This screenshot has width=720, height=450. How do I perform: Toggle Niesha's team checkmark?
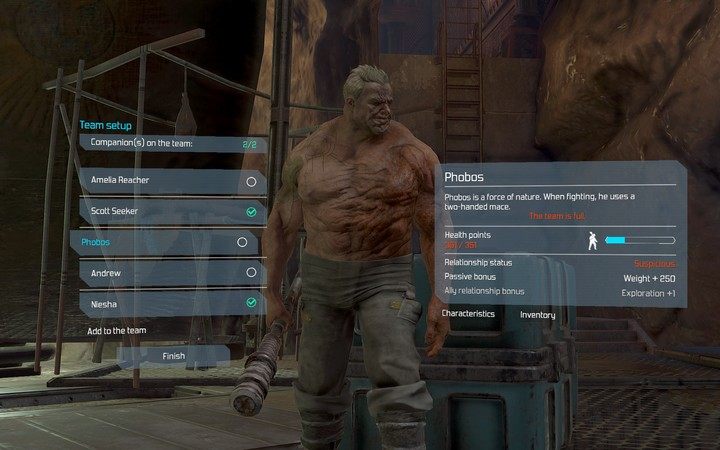251,301
